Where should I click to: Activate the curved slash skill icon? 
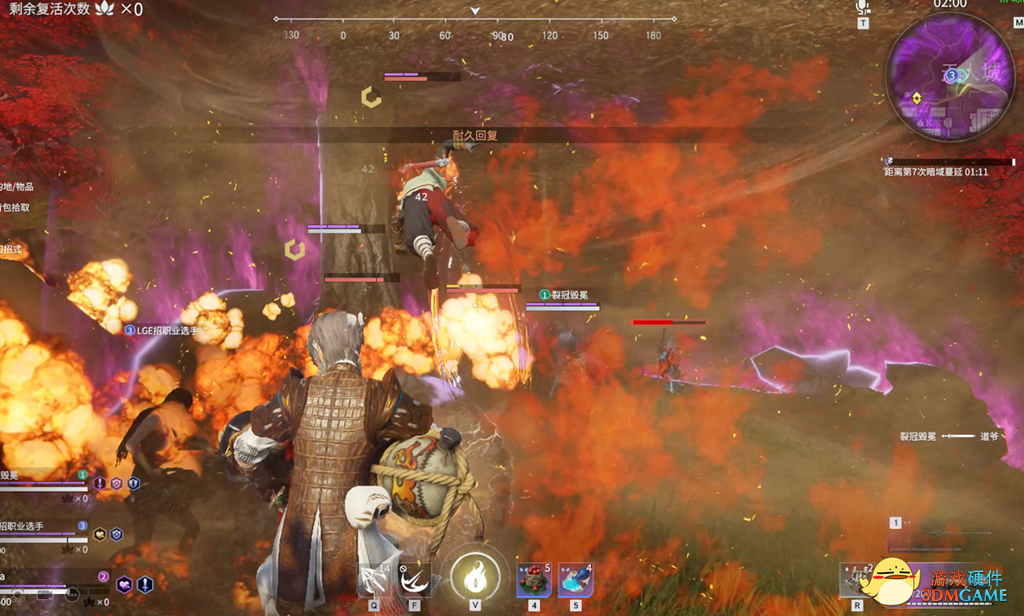pos(413,580)
